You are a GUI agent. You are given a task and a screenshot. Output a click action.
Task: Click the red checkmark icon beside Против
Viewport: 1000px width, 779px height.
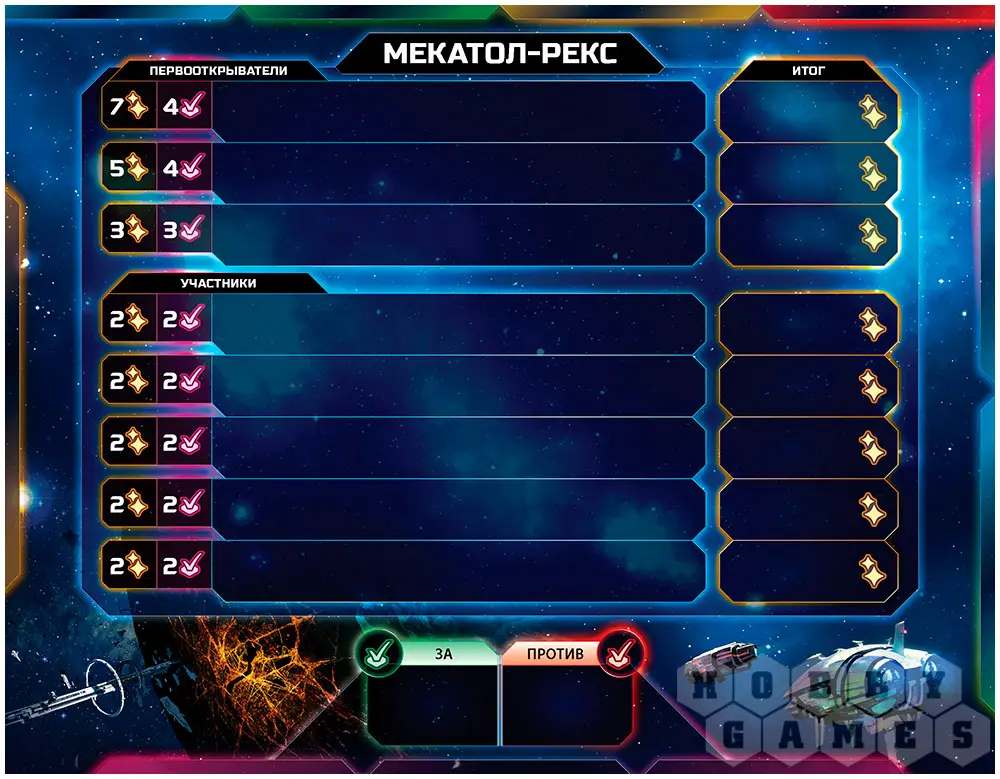[621, 654]
